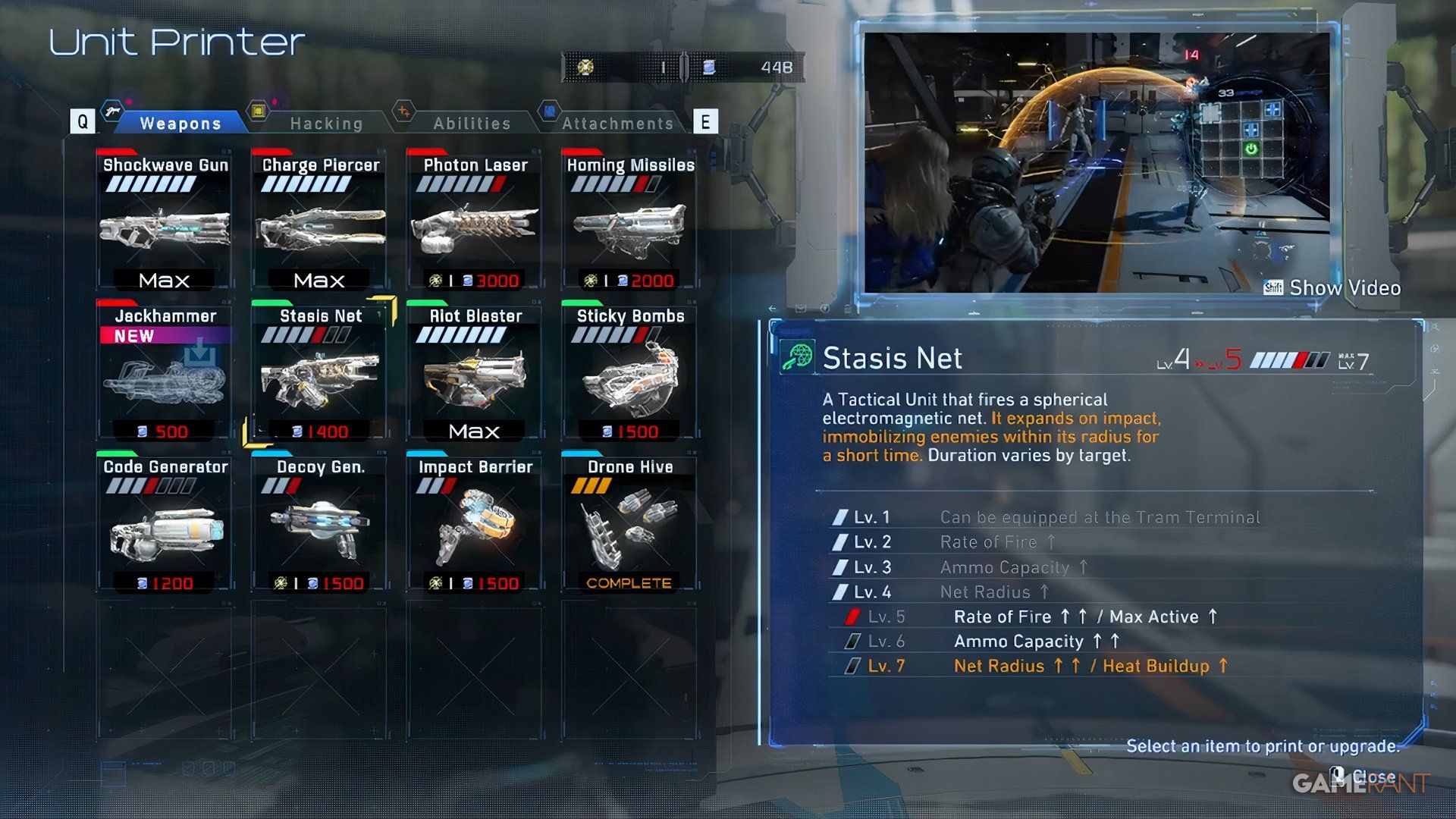Pick the Homing Missiles tile
Image resolution: width=1456 pixels, height=819 pixels.
click(x=629, y=221)
